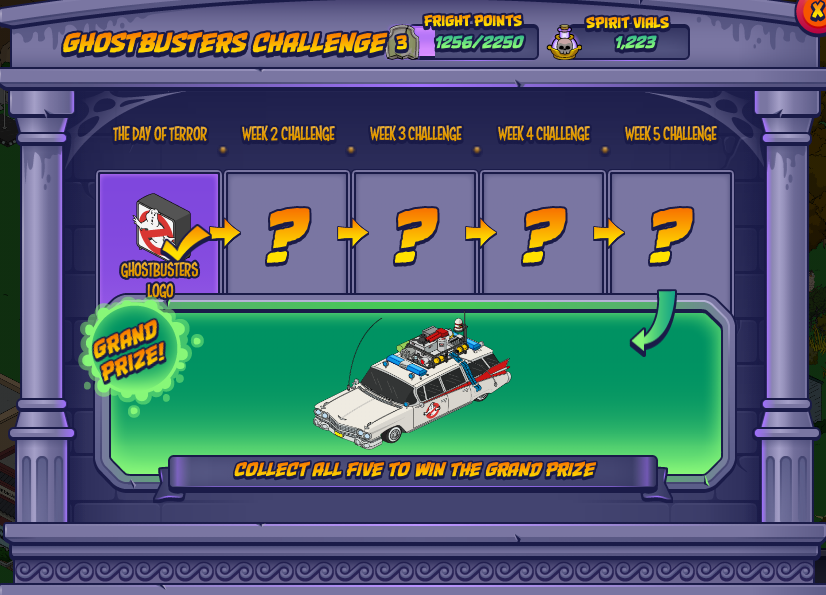Close the Ghostbusters Challenge window

point(814,12)
